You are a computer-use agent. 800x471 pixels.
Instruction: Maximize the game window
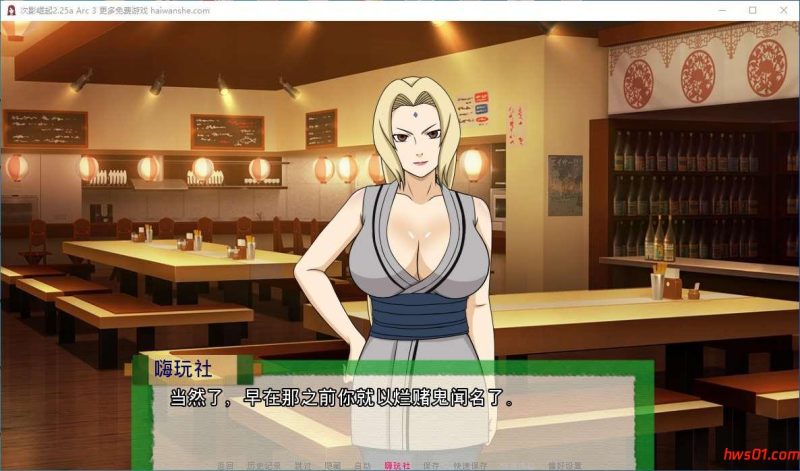coord(752,10)
